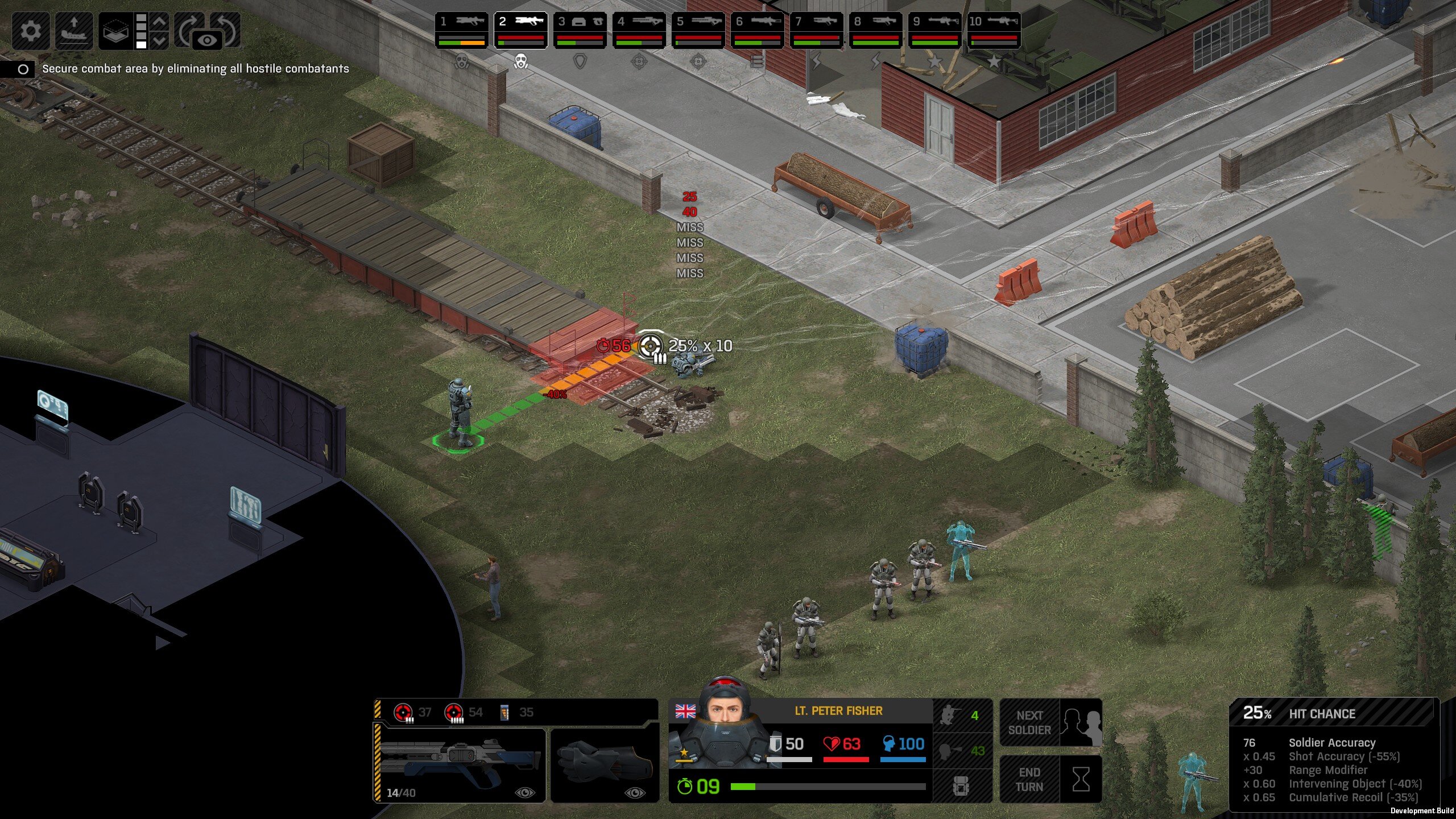Move camera down one level
This screenshot has height=819, width=1456.
pos(160,40)
